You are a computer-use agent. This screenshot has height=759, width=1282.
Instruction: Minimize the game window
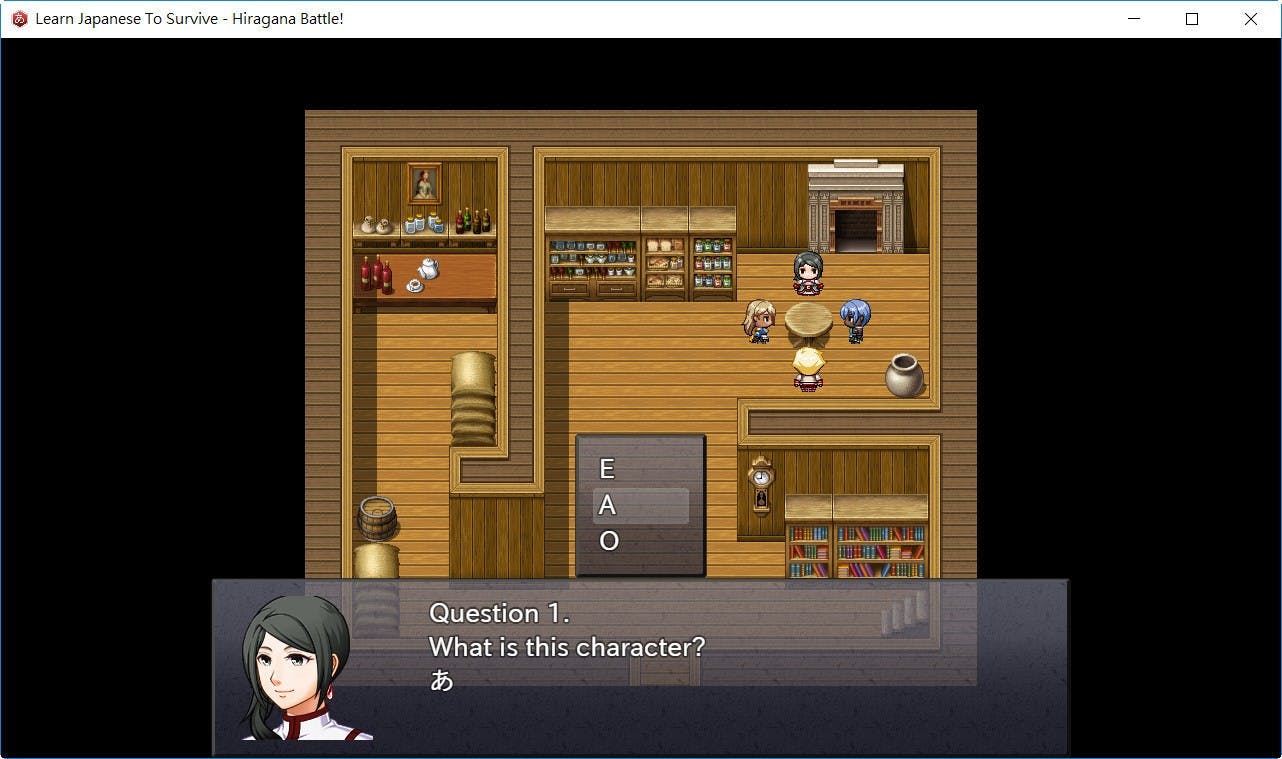tap(1134, 19)
